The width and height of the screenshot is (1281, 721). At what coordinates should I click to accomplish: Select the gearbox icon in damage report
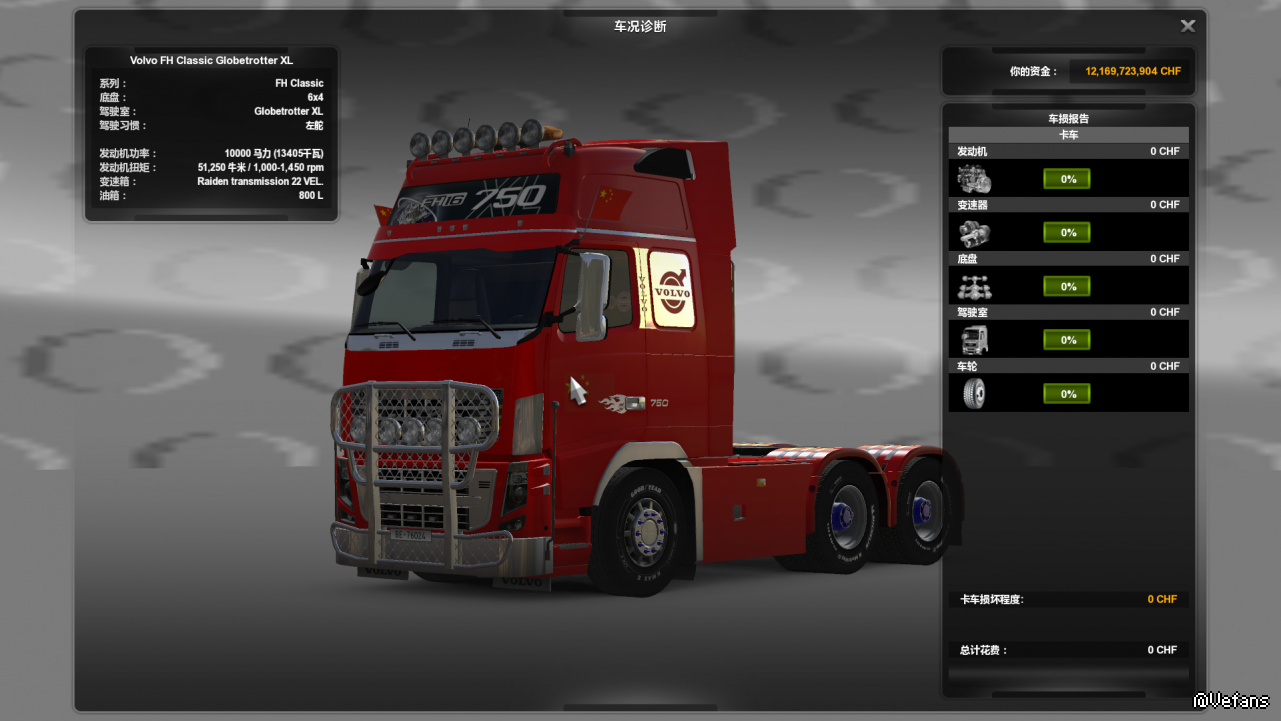point(974,233)
